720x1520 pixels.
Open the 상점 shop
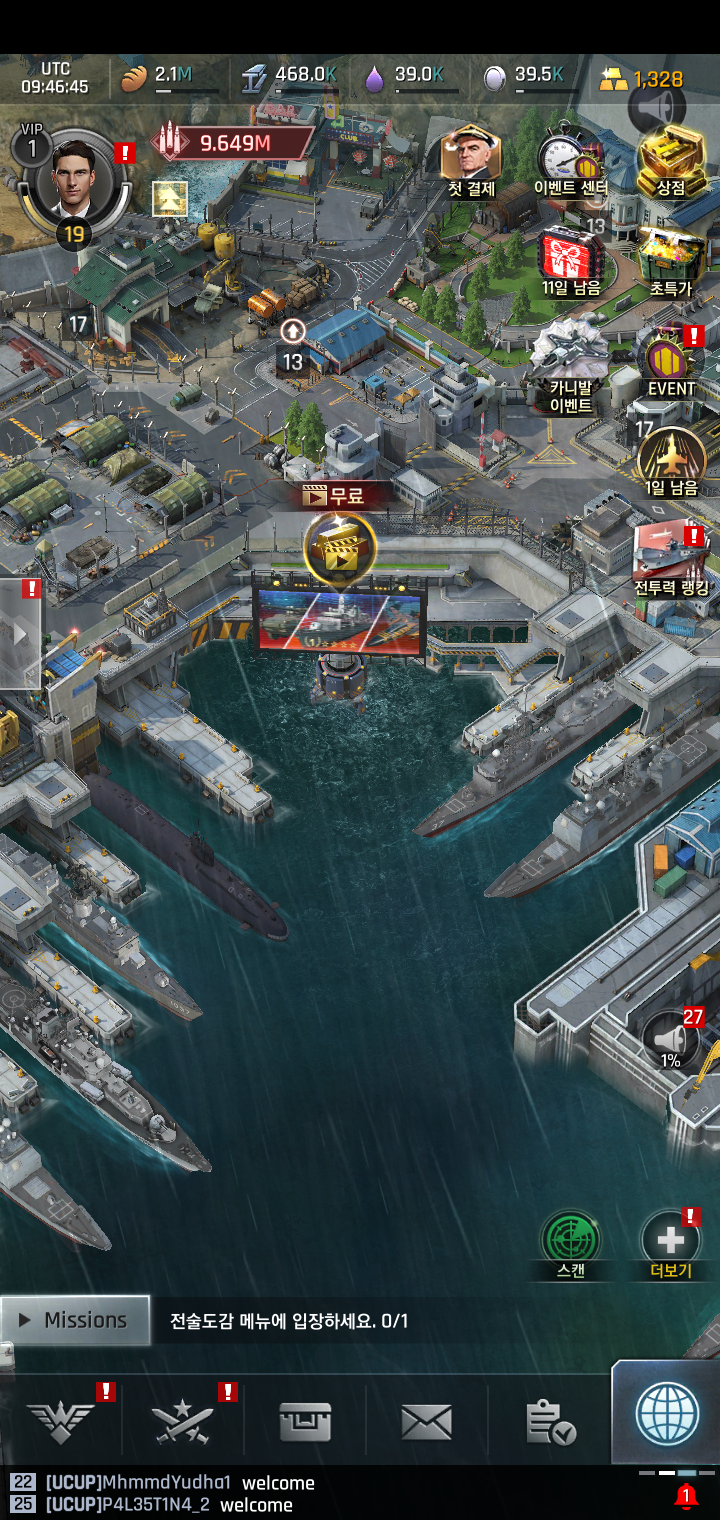click(669, 157)
